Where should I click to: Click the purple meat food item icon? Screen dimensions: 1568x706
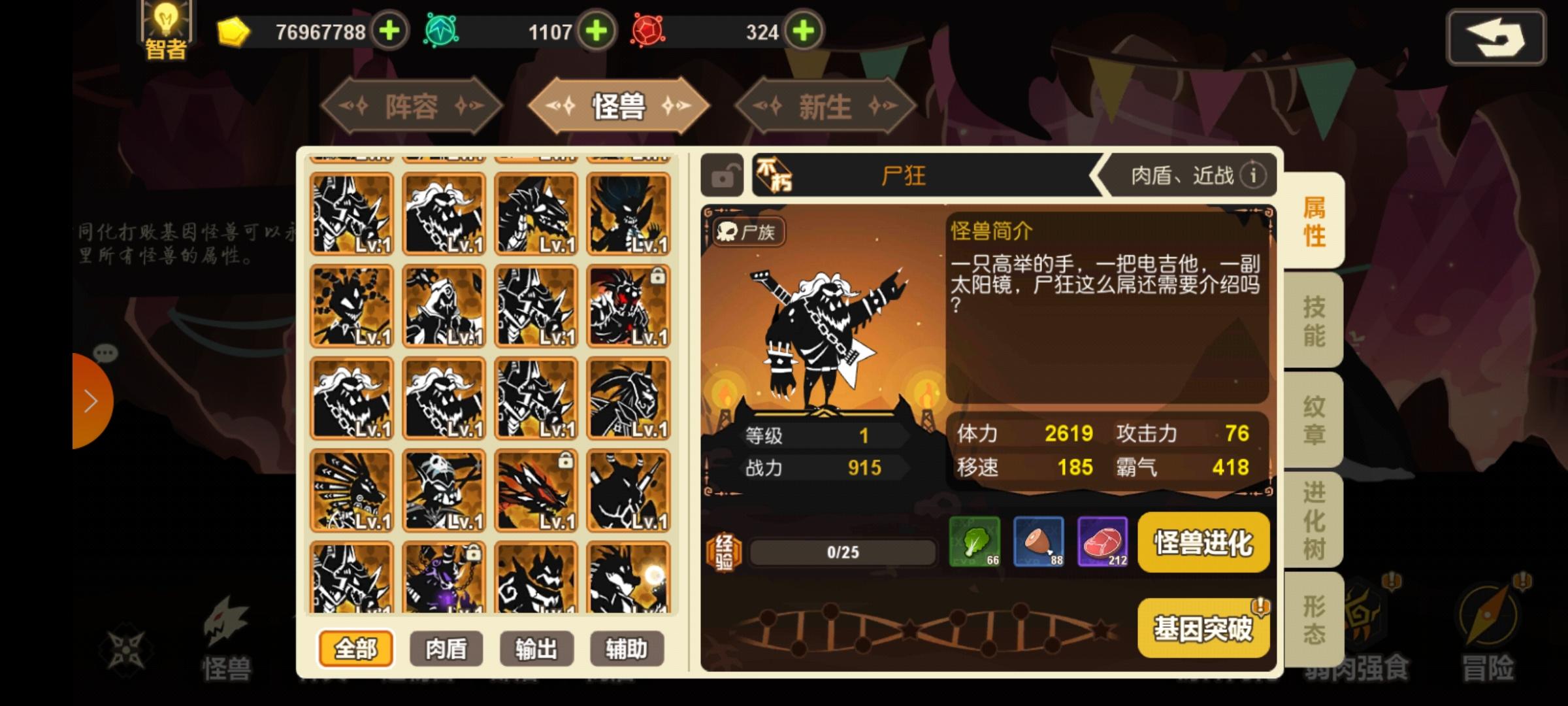tap(1103, 541)
